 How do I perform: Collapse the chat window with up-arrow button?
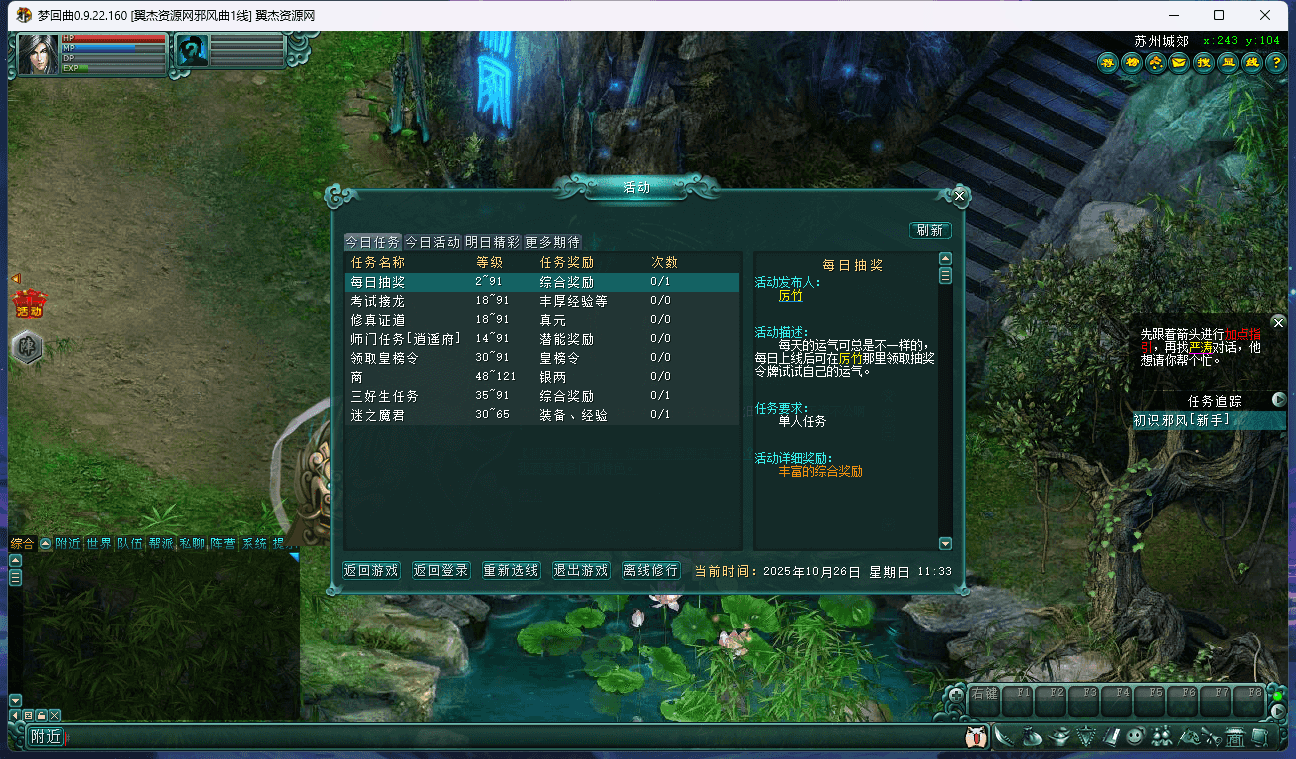pyautogui.click(x=45, y=545)
